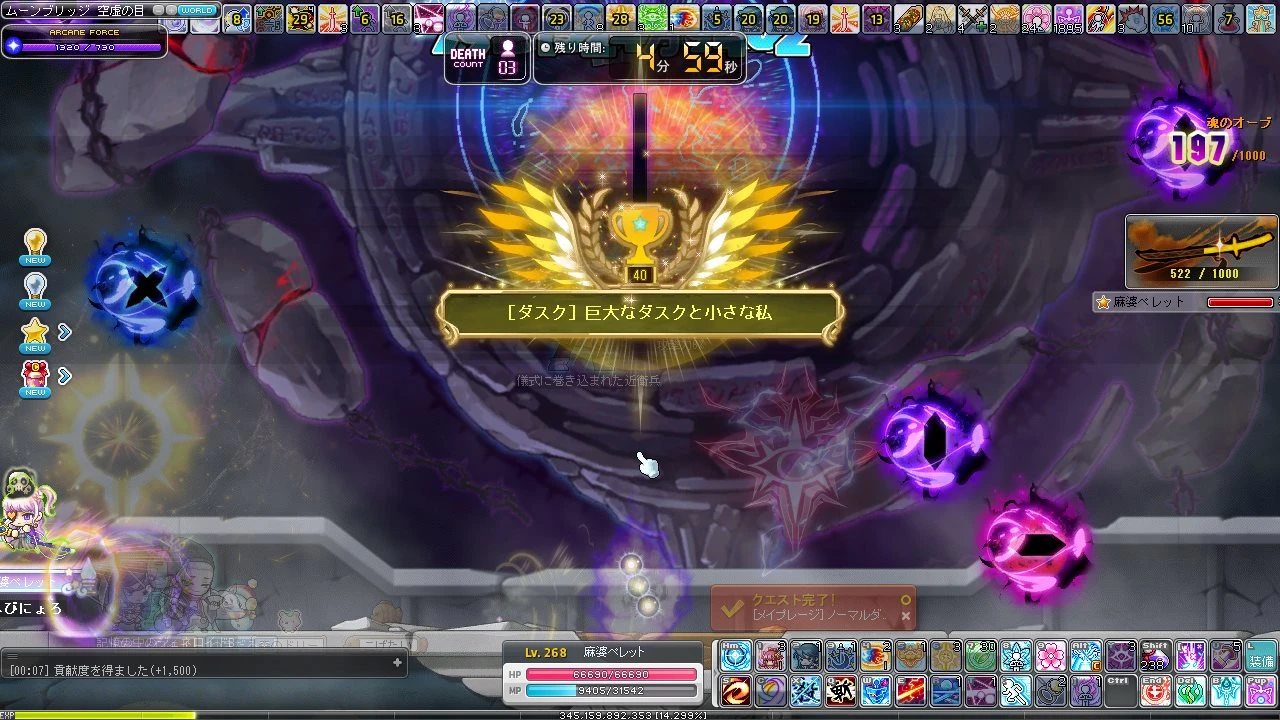1280x720 pixels.
Task: Click the gold star event icon
Action: point(36,333)
